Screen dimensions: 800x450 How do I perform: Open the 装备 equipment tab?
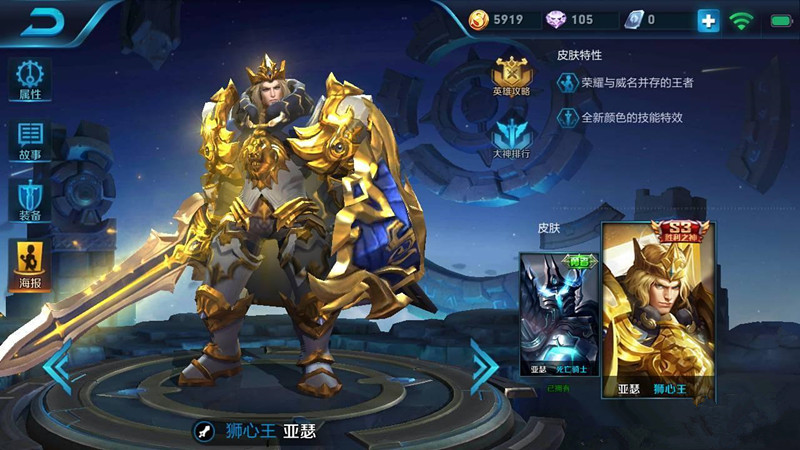(30, 201)
